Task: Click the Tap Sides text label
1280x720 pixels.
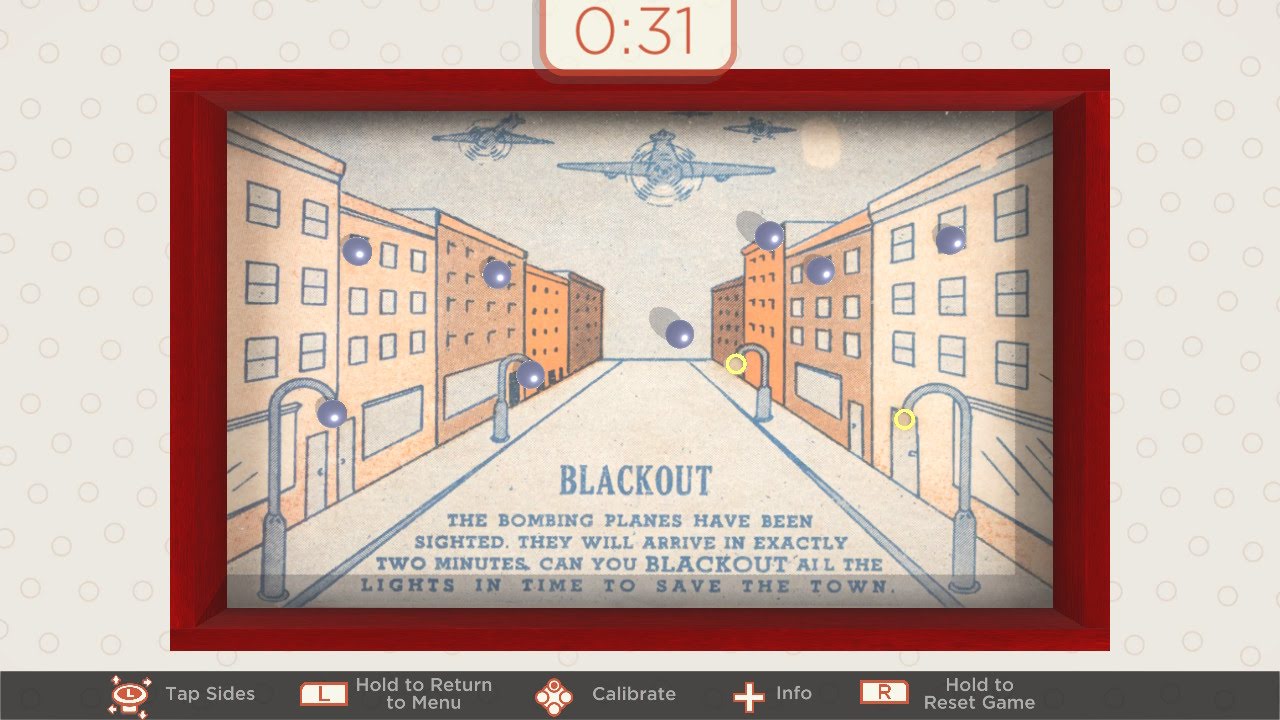Action: (x=210, y=693)
